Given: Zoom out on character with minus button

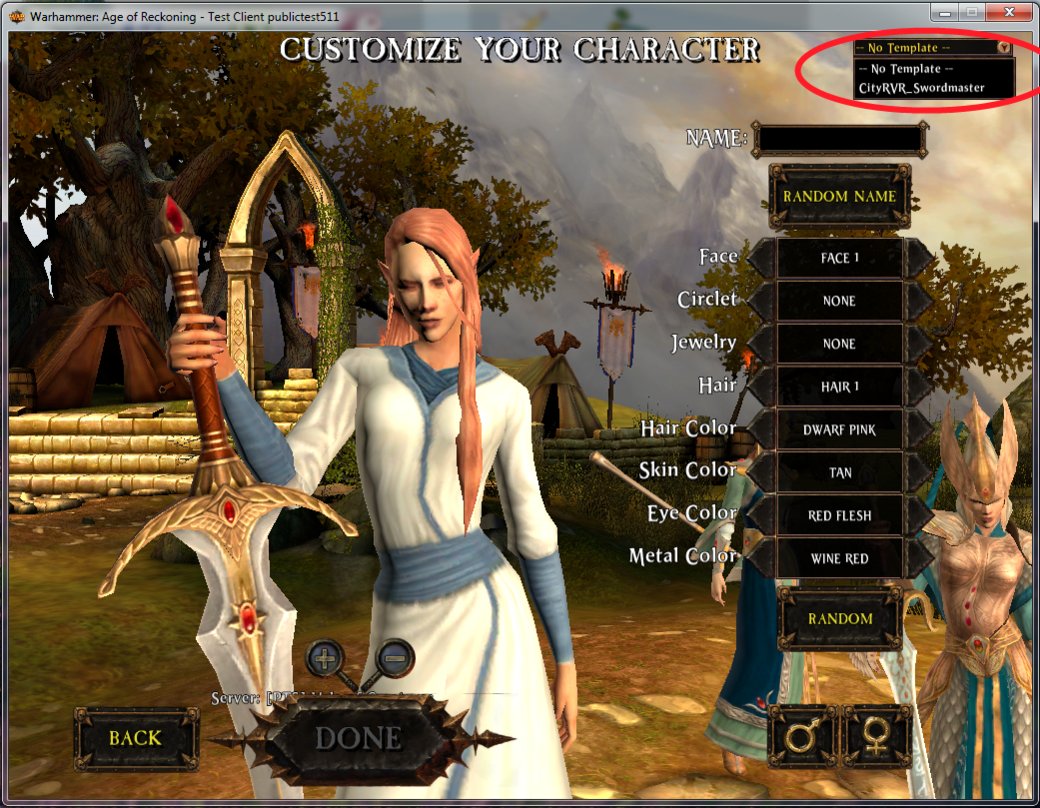Looking at the screenshot, I should click(395, 657).
